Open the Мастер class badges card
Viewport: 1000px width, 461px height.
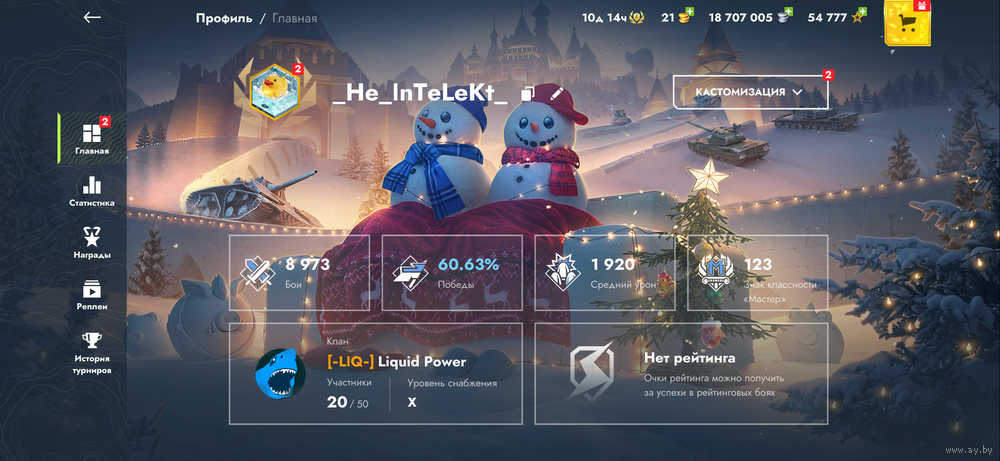click(x=757, y=272)
